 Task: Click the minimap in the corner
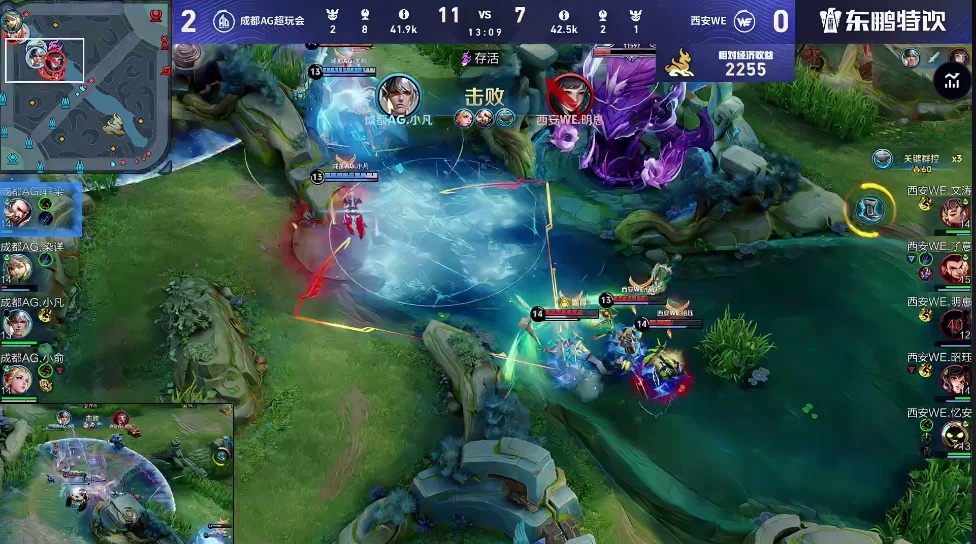coord(84,87)
